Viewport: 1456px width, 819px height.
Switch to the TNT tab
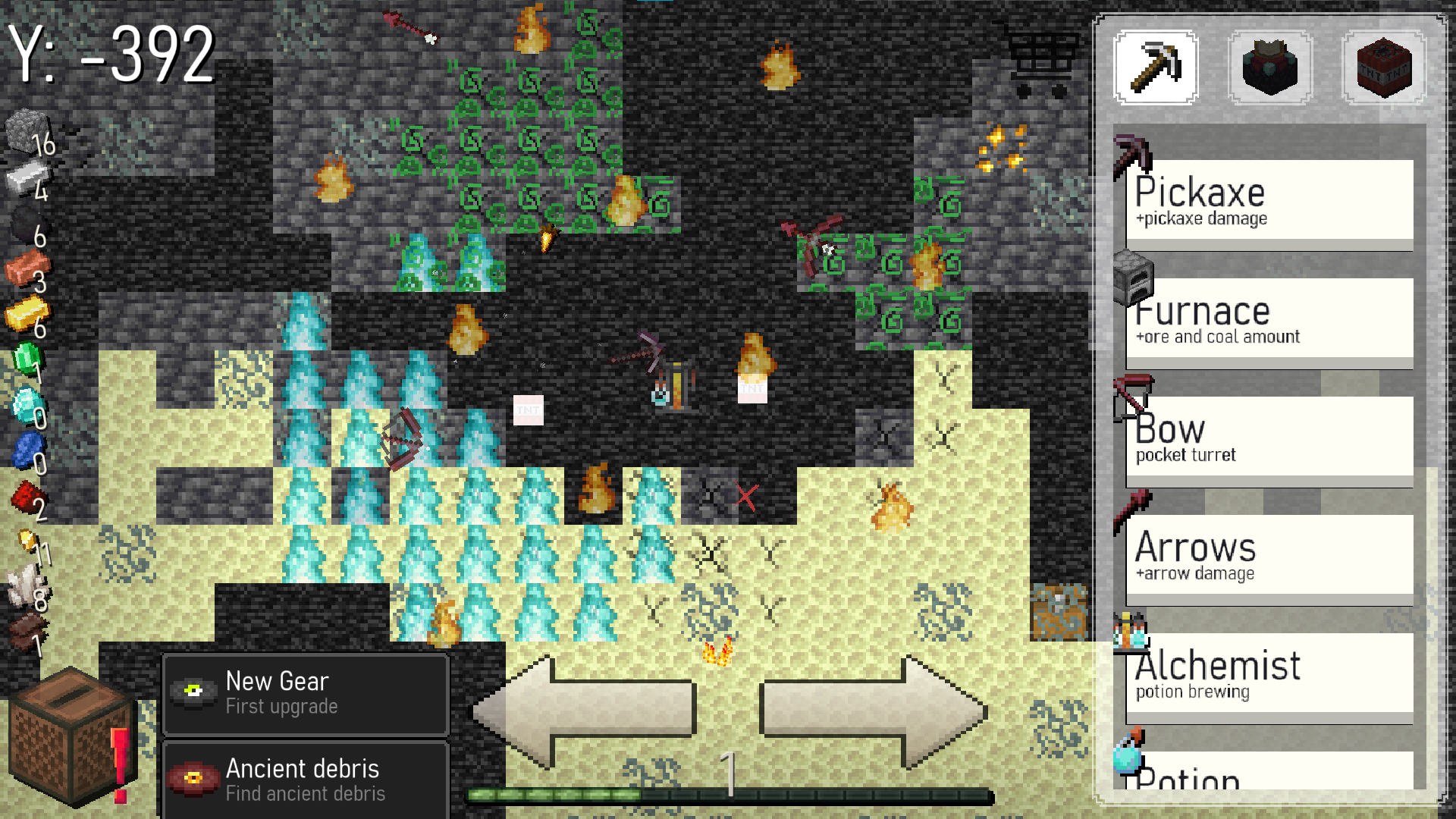pyautogui.click(x=1382, y=67)
